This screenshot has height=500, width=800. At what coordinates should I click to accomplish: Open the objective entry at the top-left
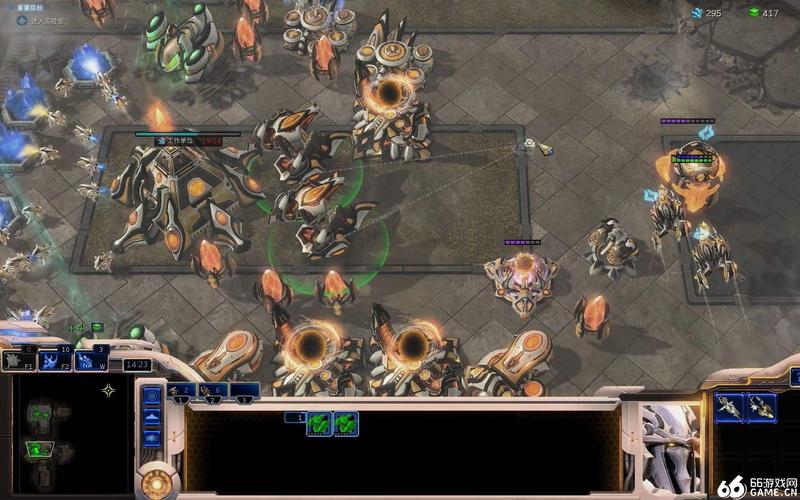pos(40,19)
